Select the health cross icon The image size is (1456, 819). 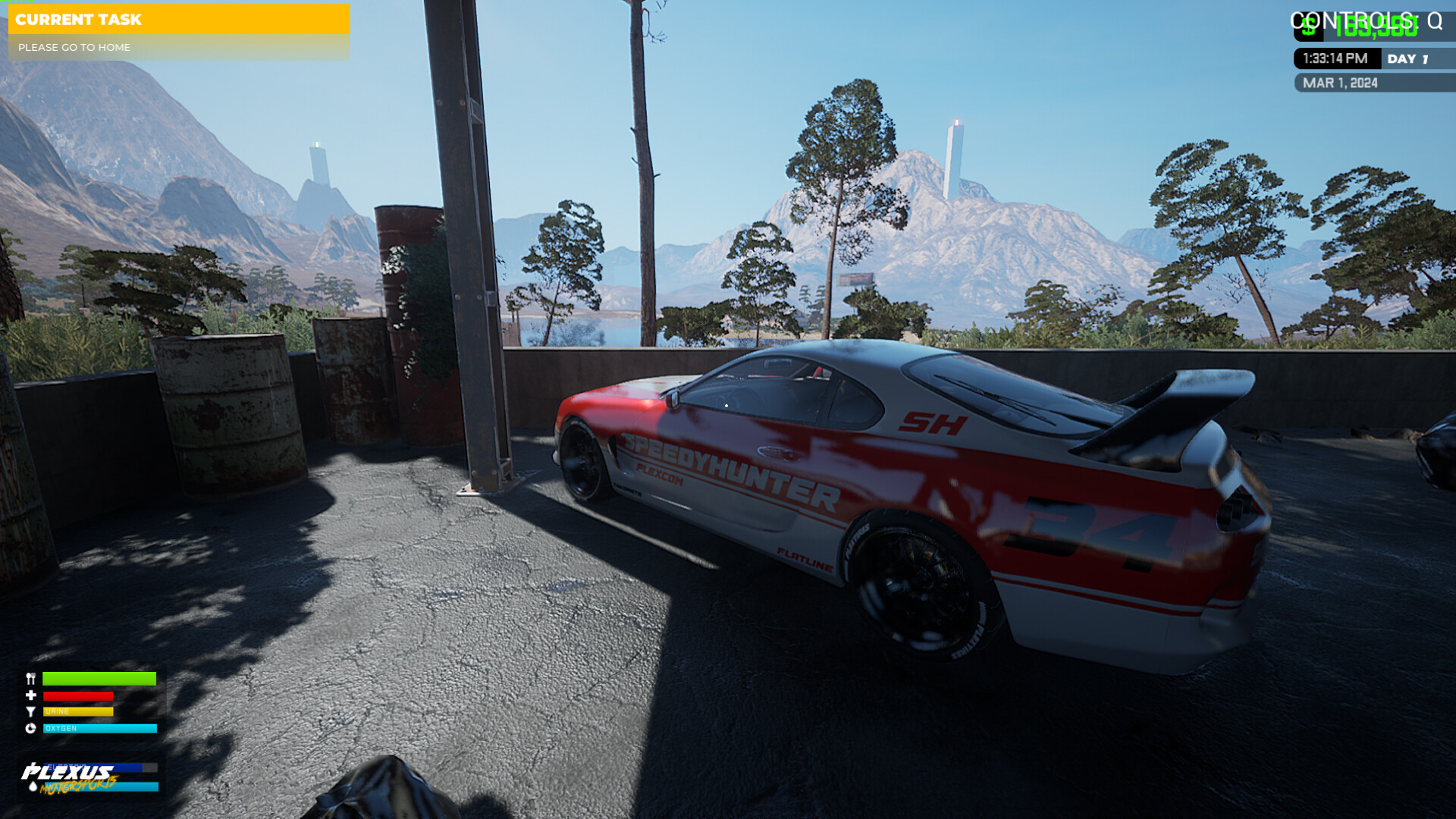click(x=30, y=695)
